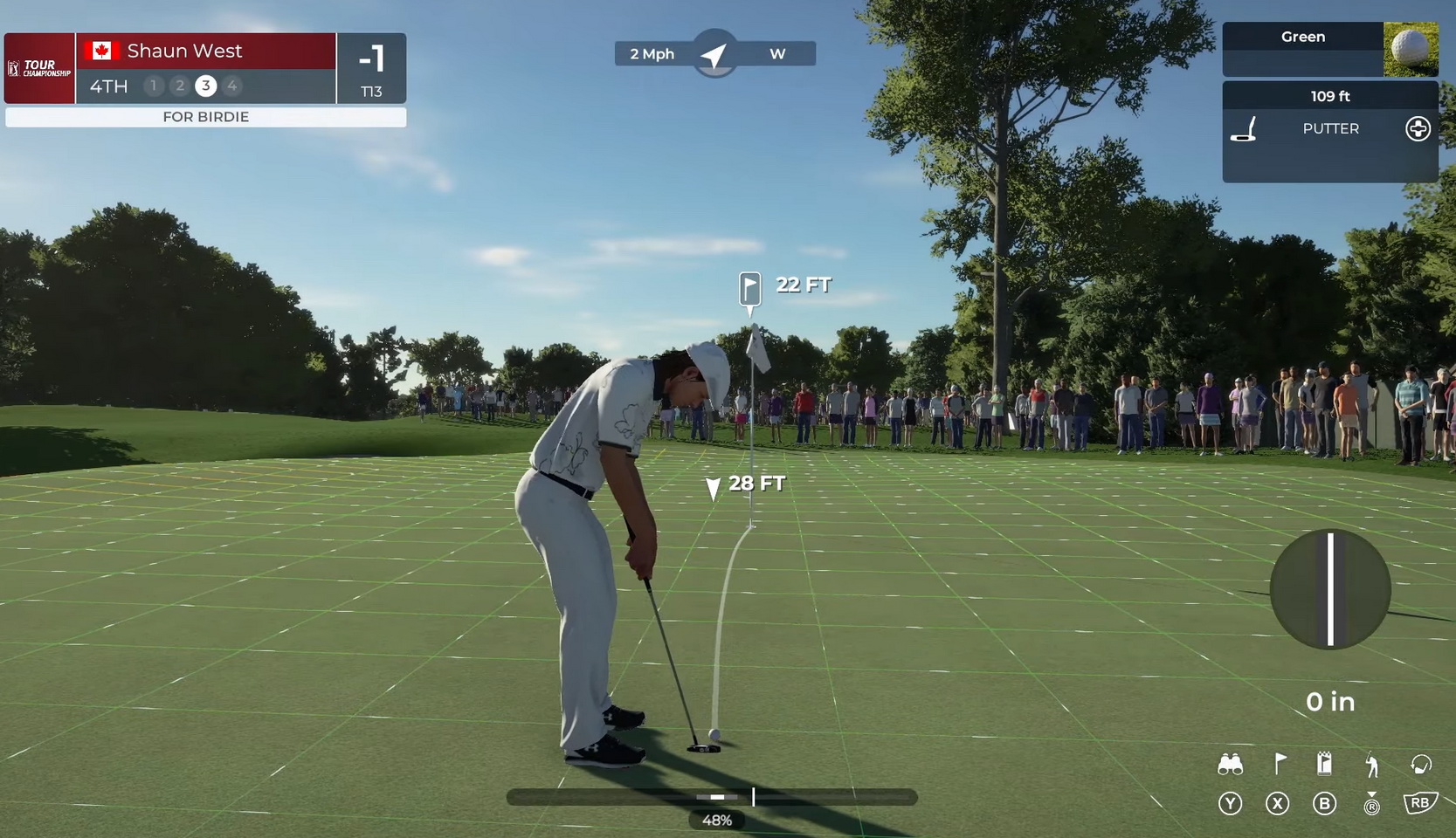
Task: Open the binoculars scout camera view
Action: coord(1230,765)
